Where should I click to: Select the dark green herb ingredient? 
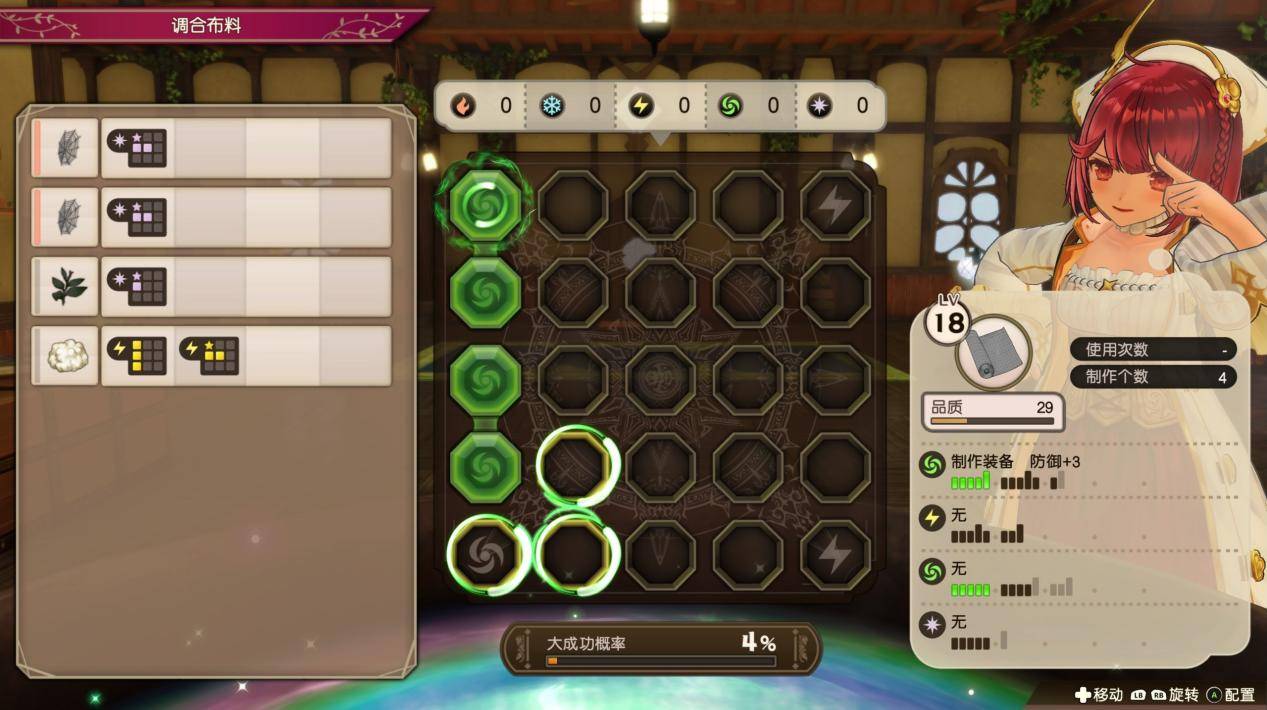67,286
